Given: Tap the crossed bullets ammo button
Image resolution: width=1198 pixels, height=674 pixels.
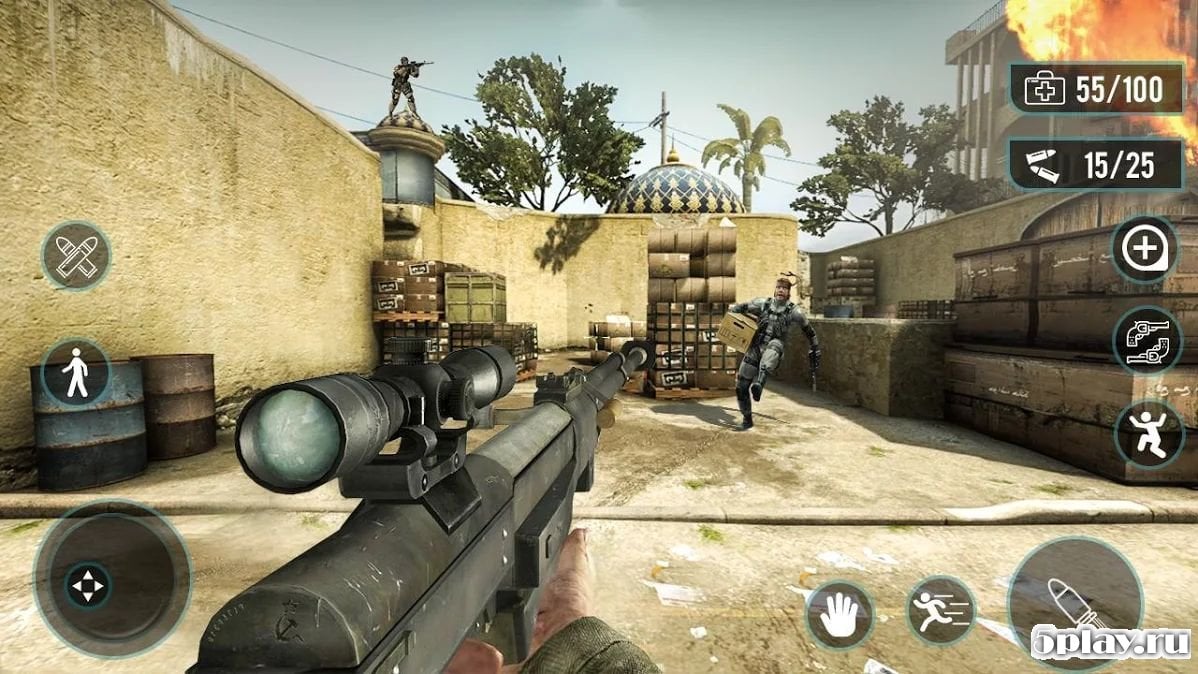Looking at the screenshot, I should pyautogui.click(x=76, y=256).
